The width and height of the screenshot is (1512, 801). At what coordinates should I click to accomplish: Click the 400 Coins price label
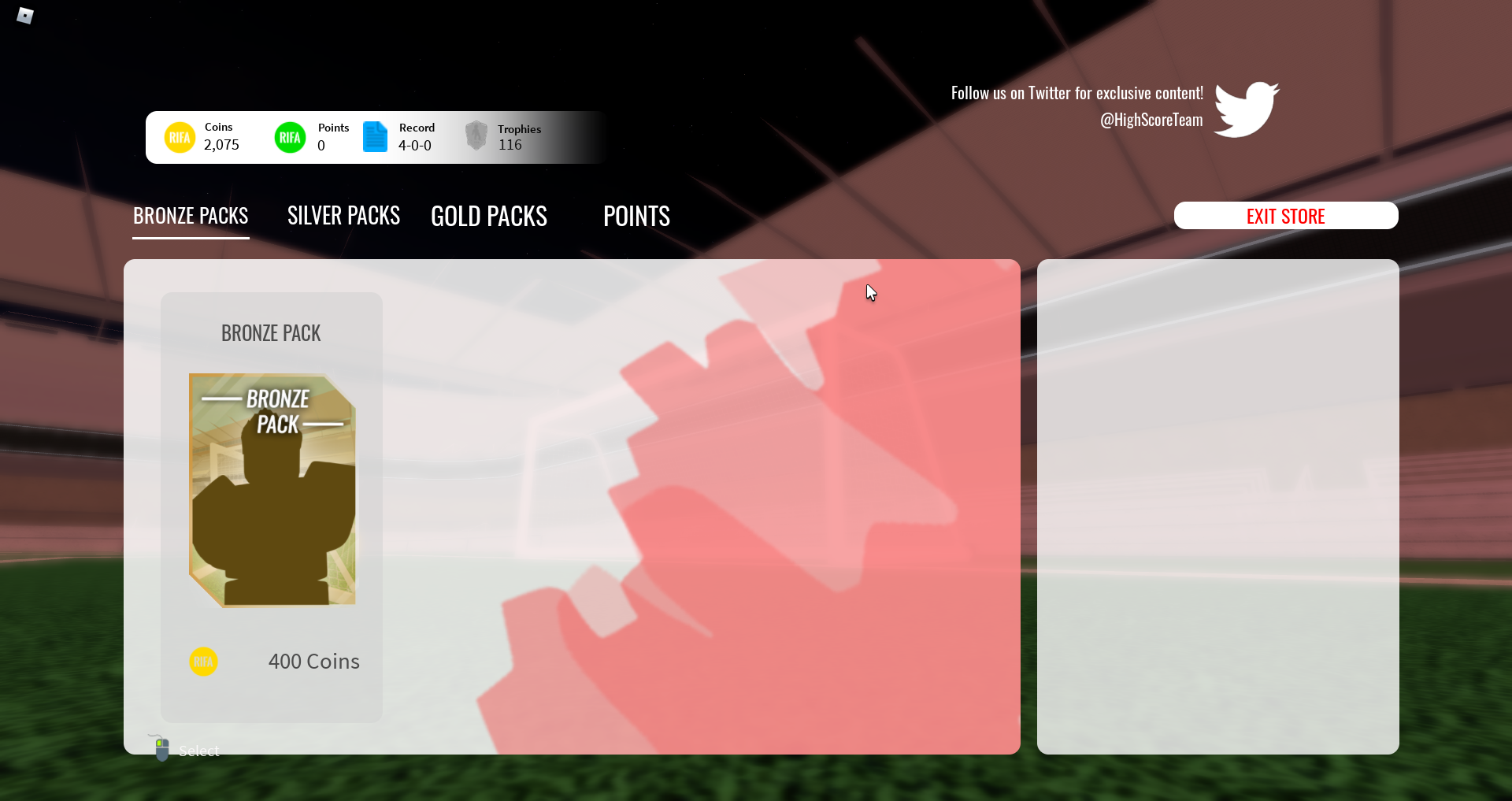(x=313, y=662)
